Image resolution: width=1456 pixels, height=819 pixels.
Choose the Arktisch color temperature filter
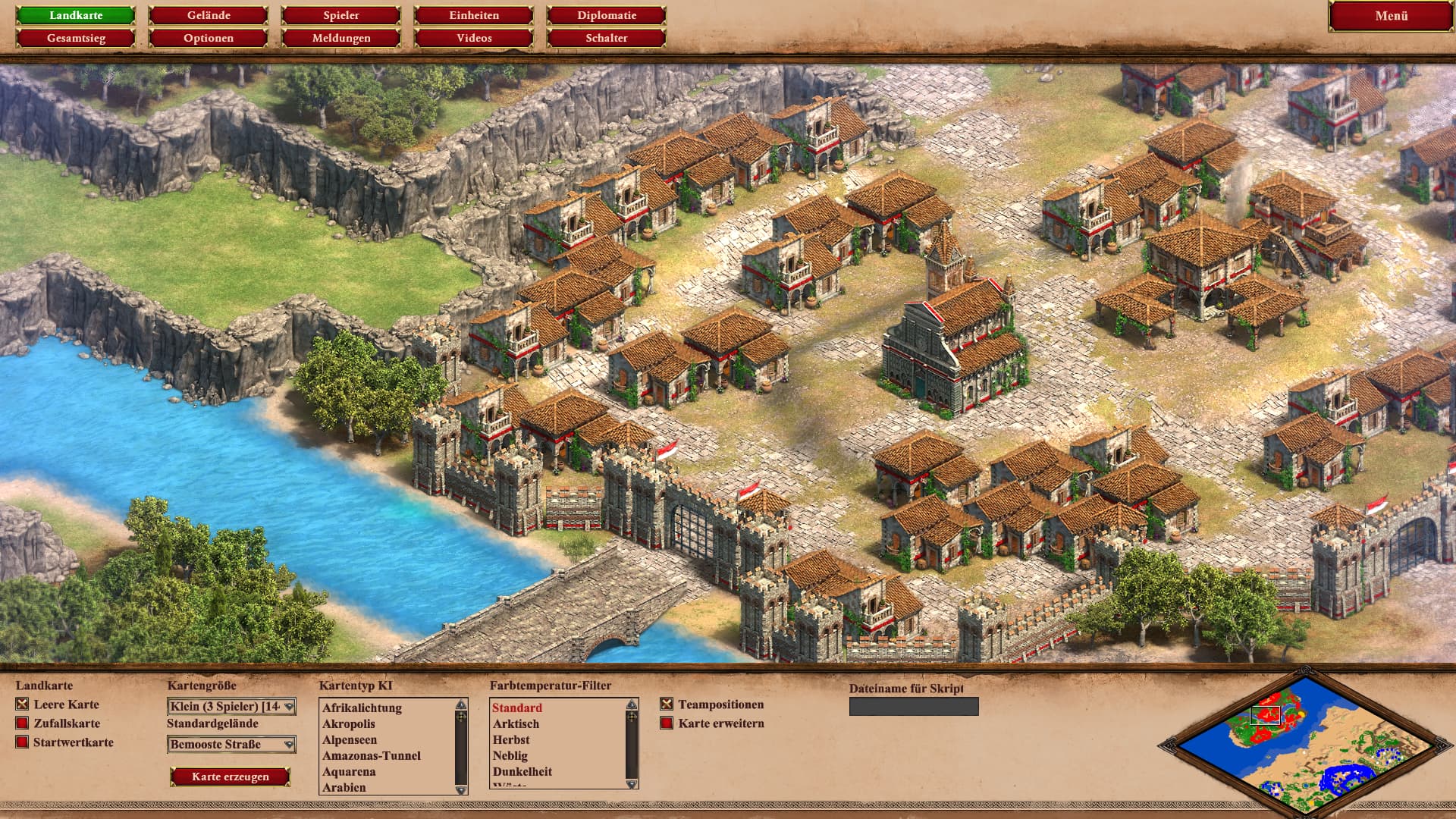tap(516, 724)
